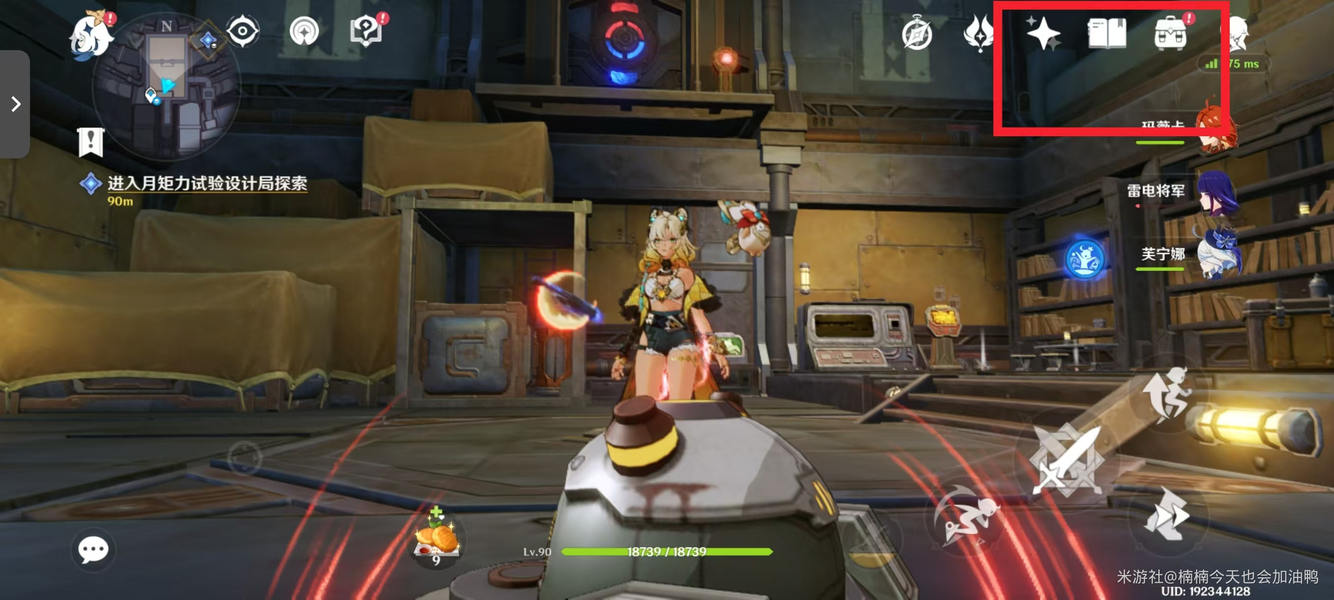Open the backpack inventory

point(1170,34)
